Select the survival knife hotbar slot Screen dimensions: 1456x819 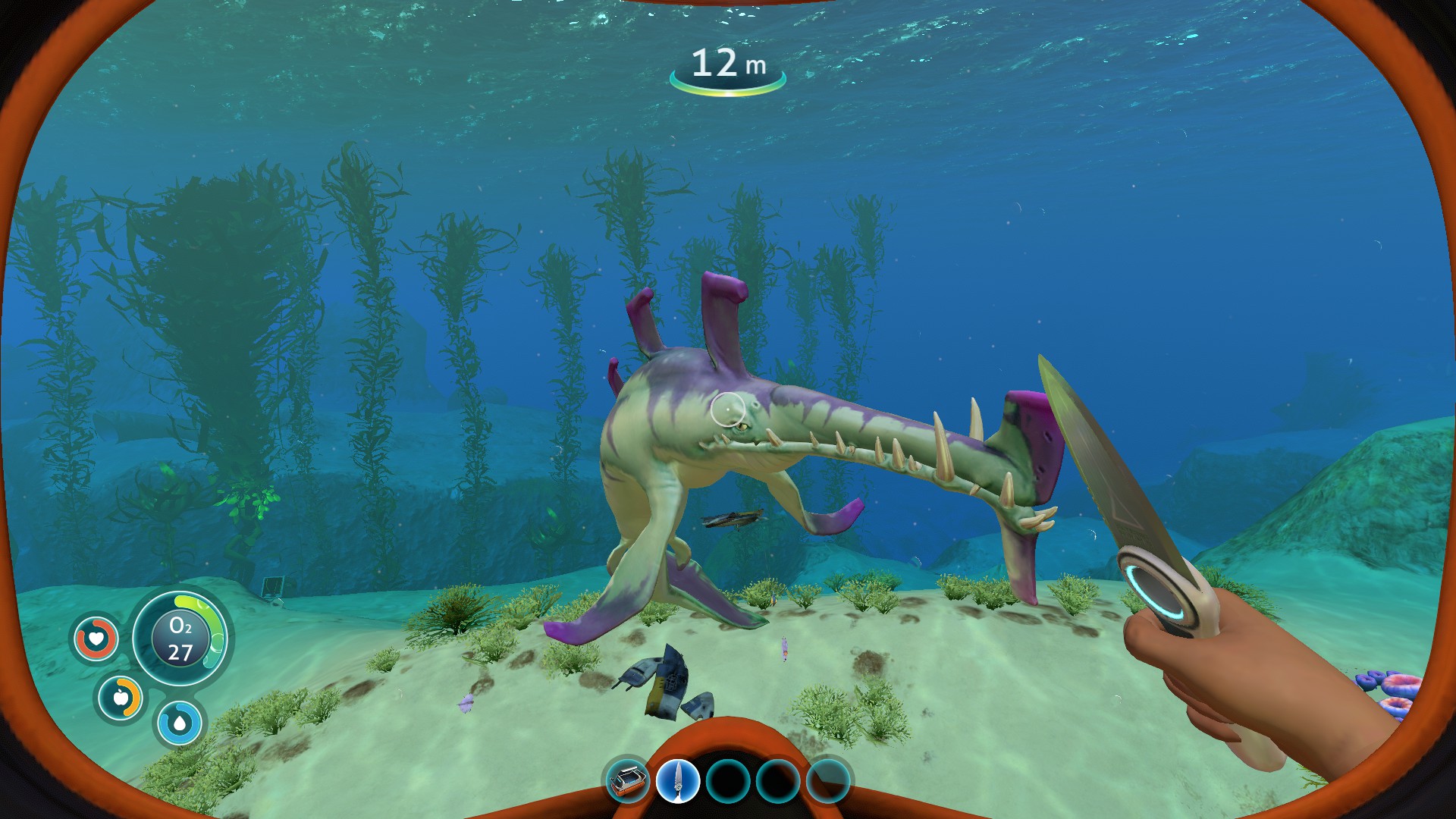[x=678, y=780]
